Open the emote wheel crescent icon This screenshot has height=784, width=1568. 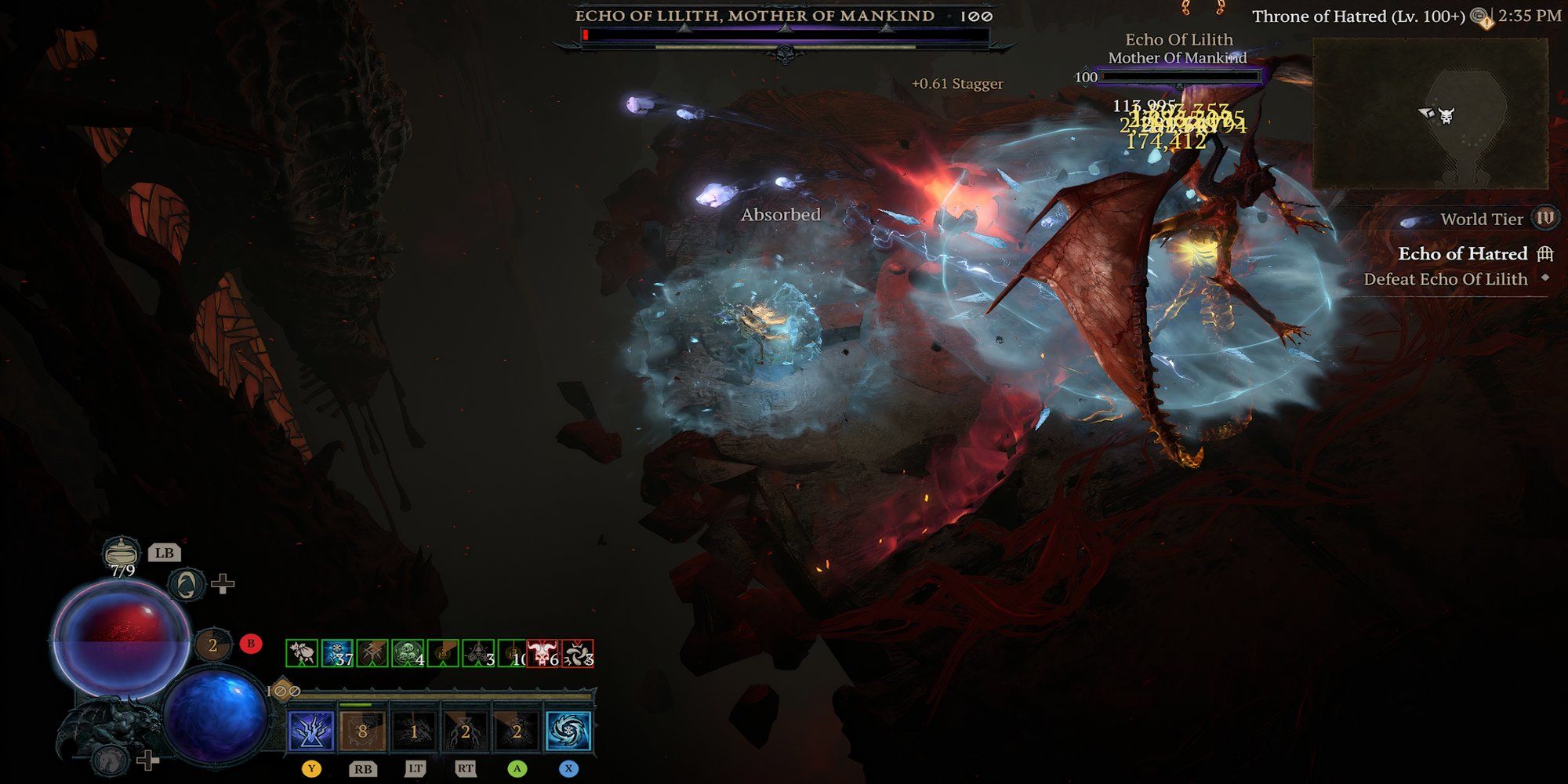pyautogui.click(x=187, y=584)
